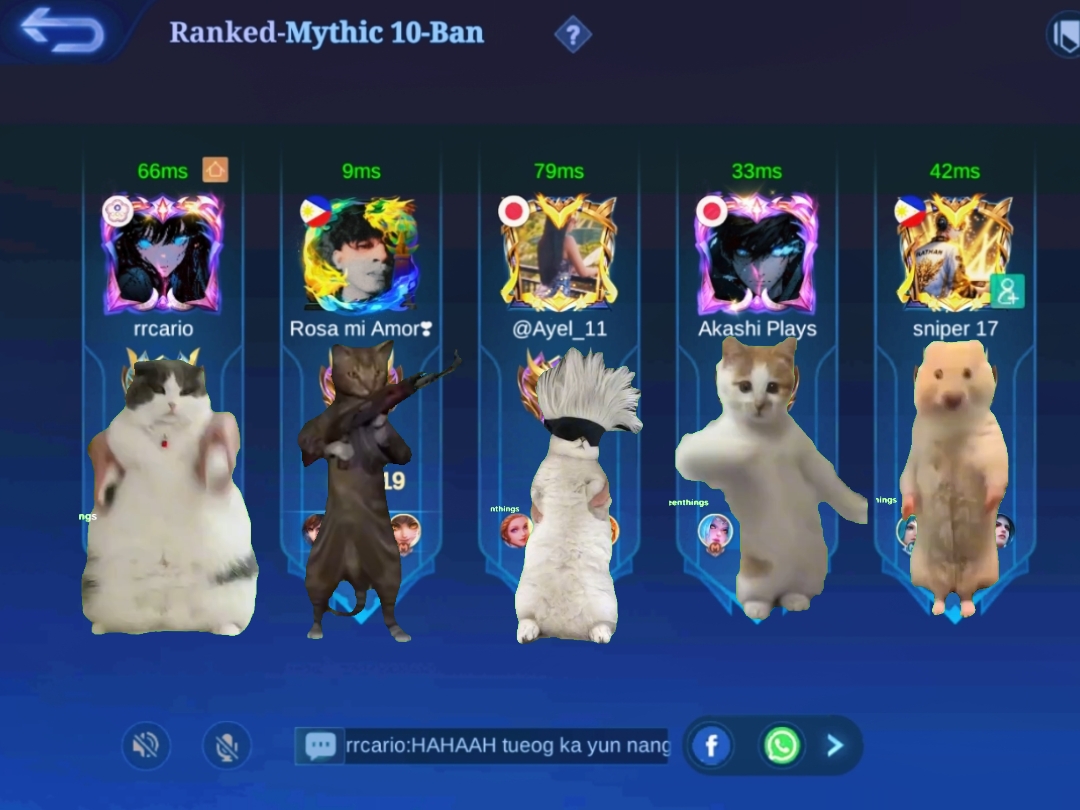The width and height of the screenshot is (1080, 810).
Task: Tap Akashi Plays' avatar
Action: (756, 254)
